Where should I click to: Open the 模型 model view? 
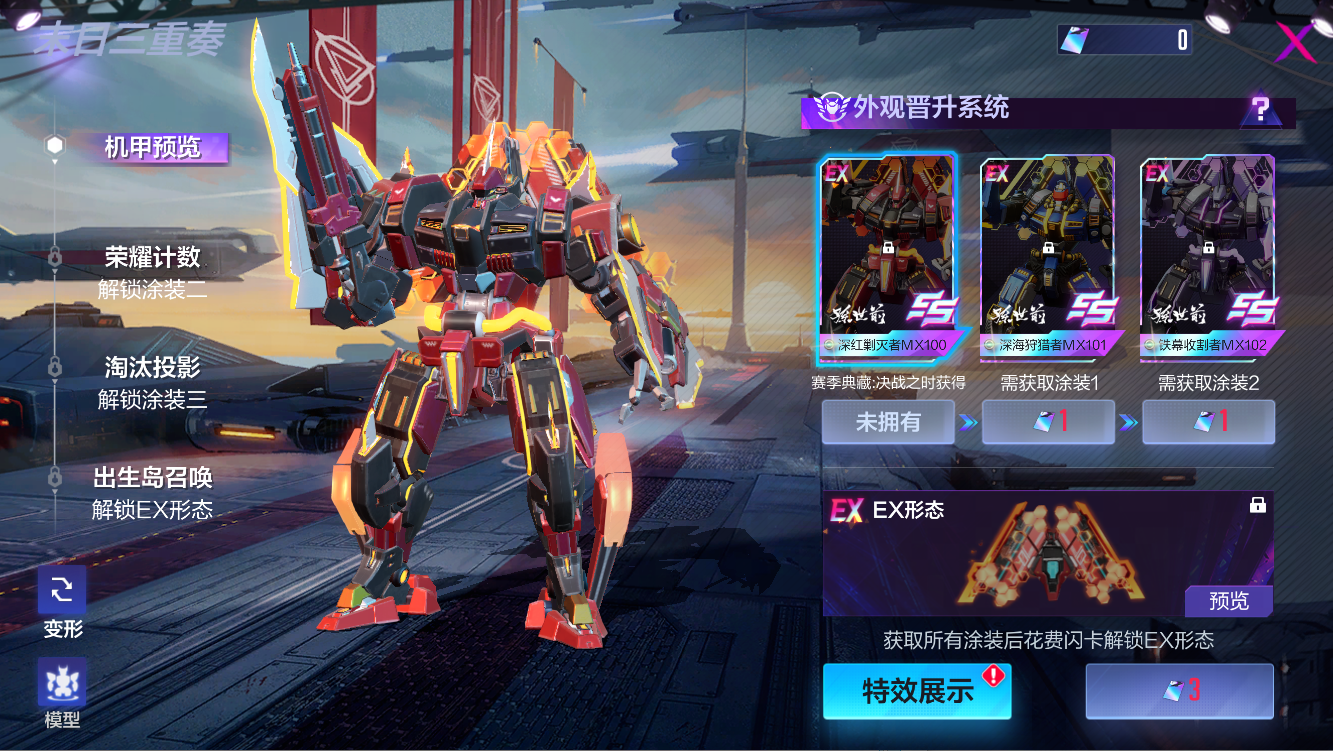point(62,683)
